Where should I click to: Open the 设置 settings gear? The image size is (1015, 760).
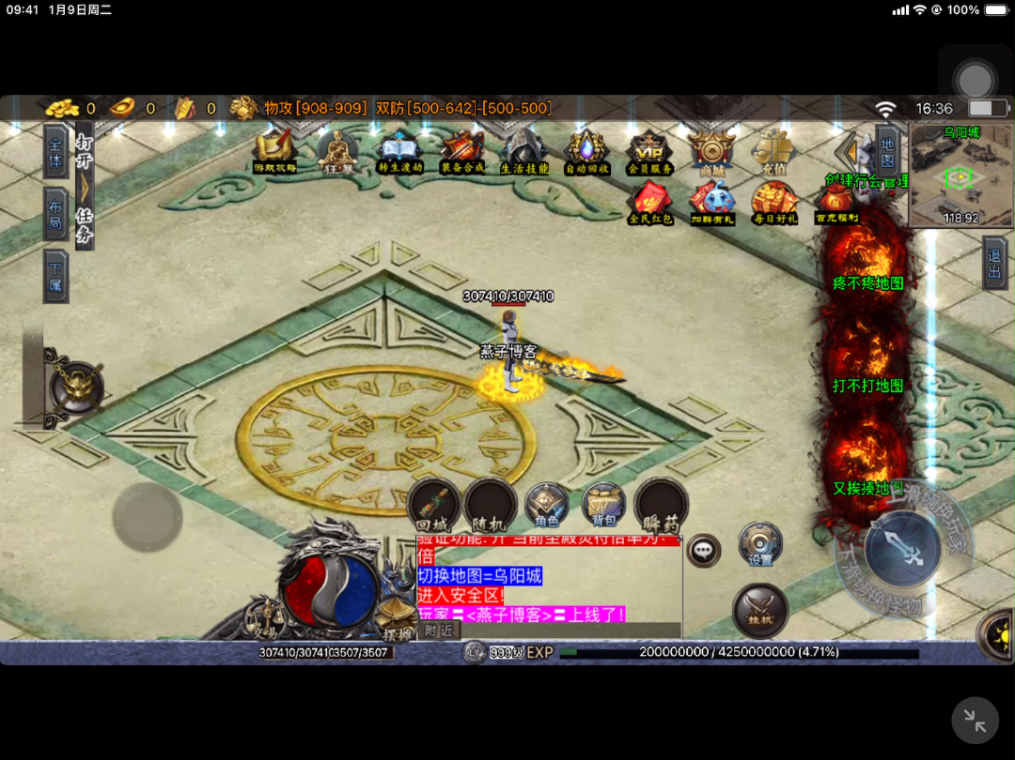click(760, 543)
